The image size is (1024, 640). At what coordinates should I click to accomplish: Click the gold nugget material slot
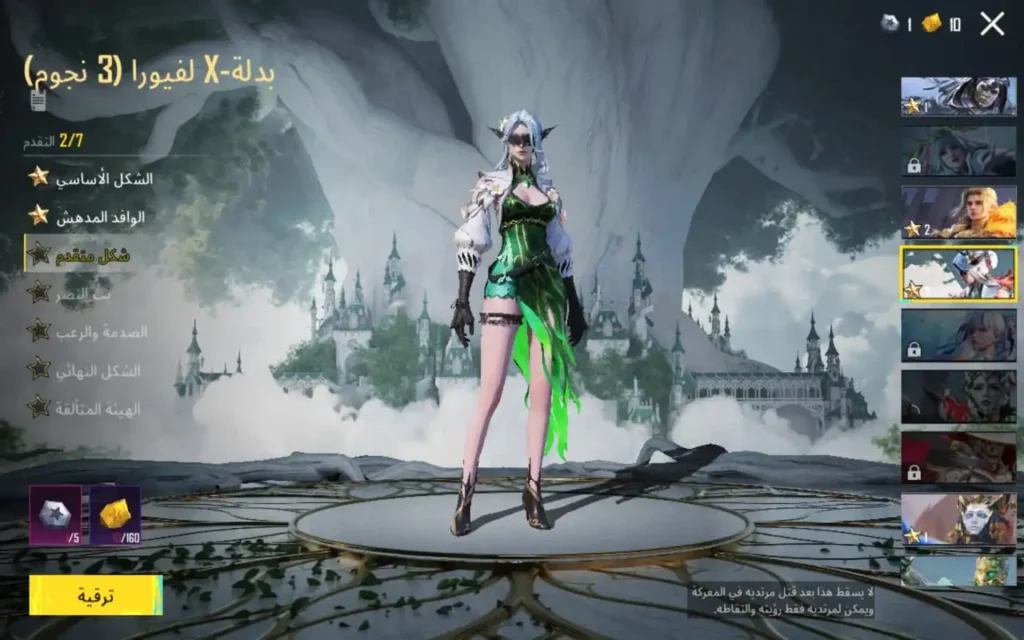[x=115, y=514]
